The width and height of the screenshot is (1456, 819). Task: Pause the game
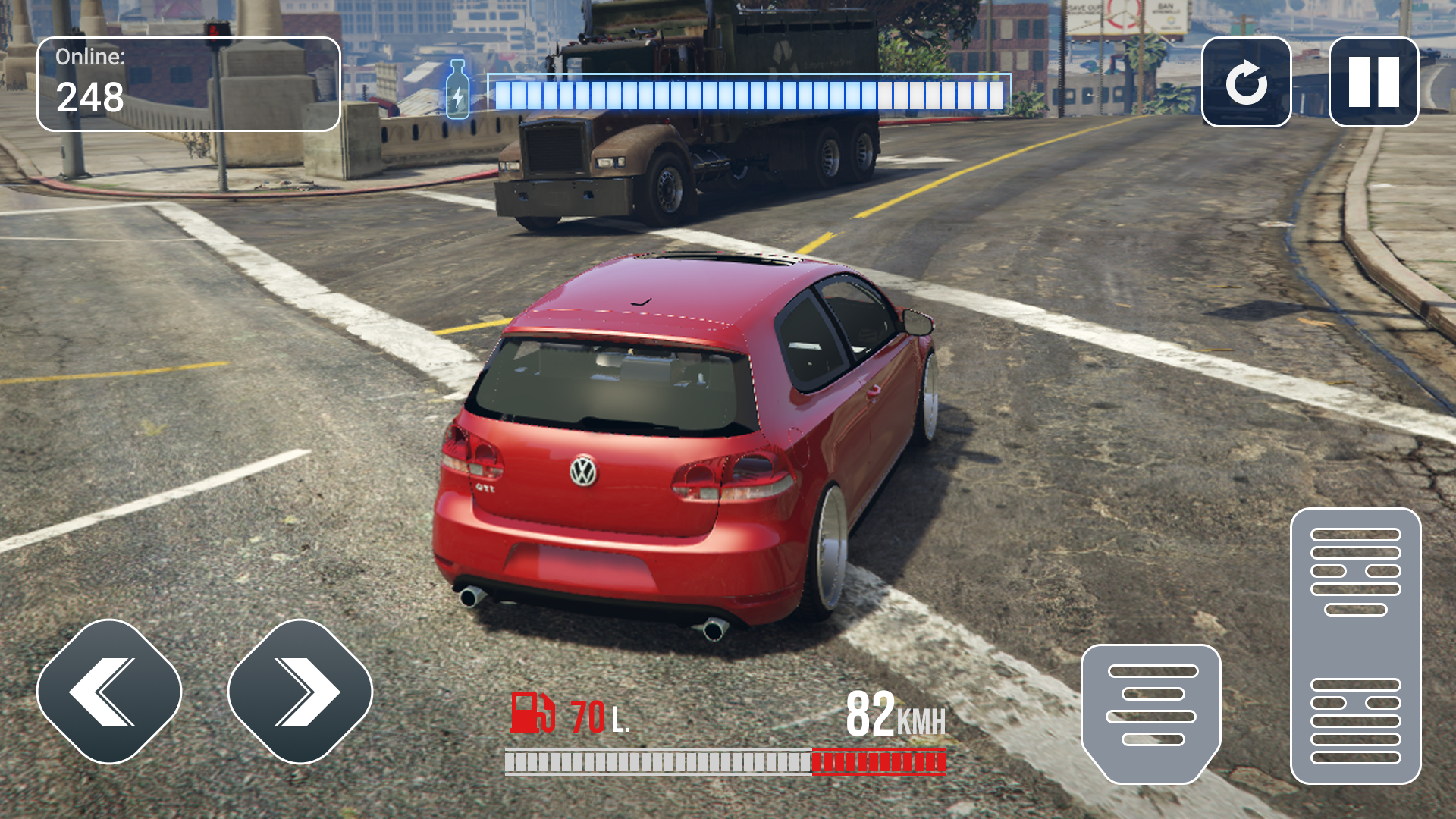pos(1373,82)
